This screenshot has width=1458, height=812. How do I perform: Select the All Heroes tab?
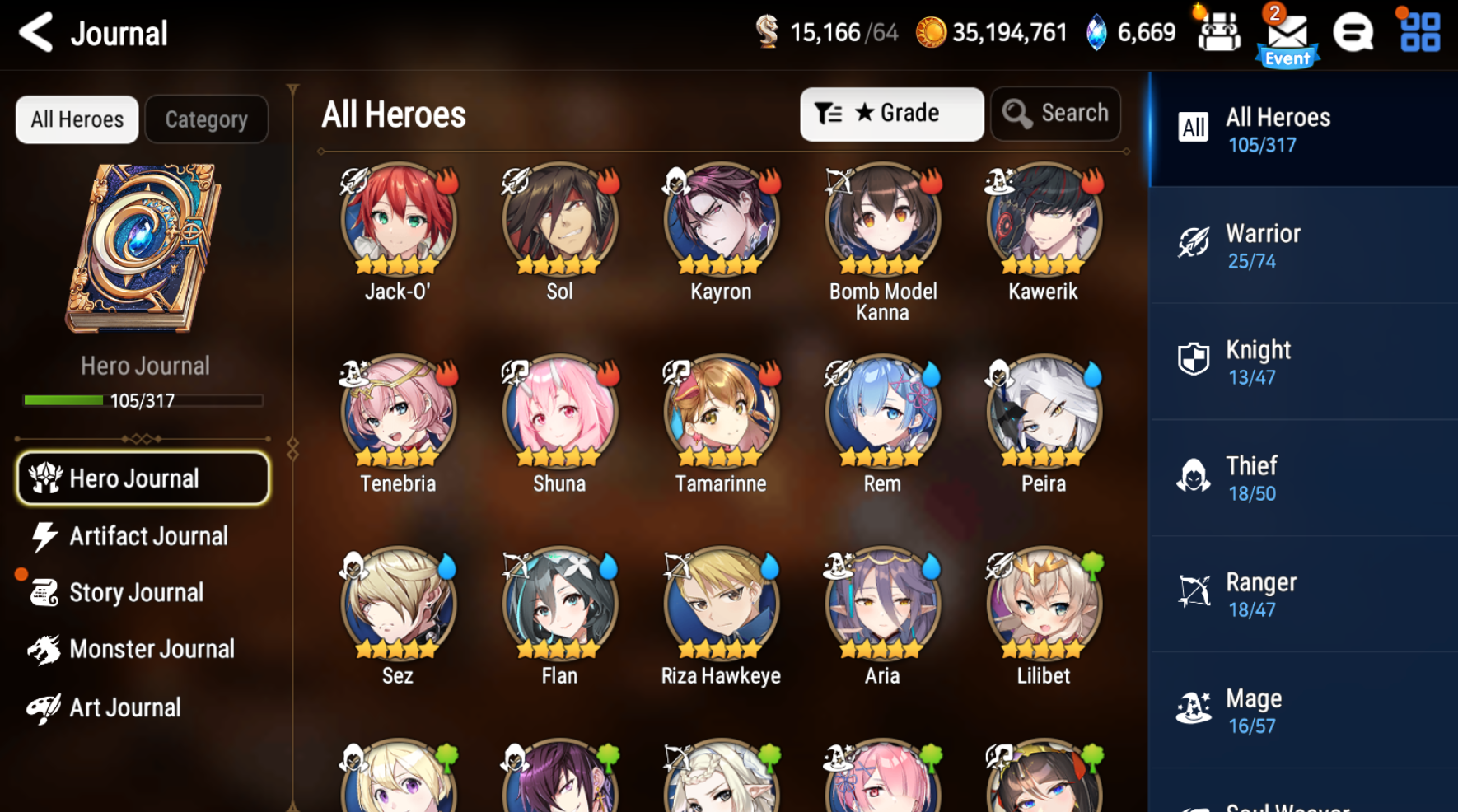(76, 119)
